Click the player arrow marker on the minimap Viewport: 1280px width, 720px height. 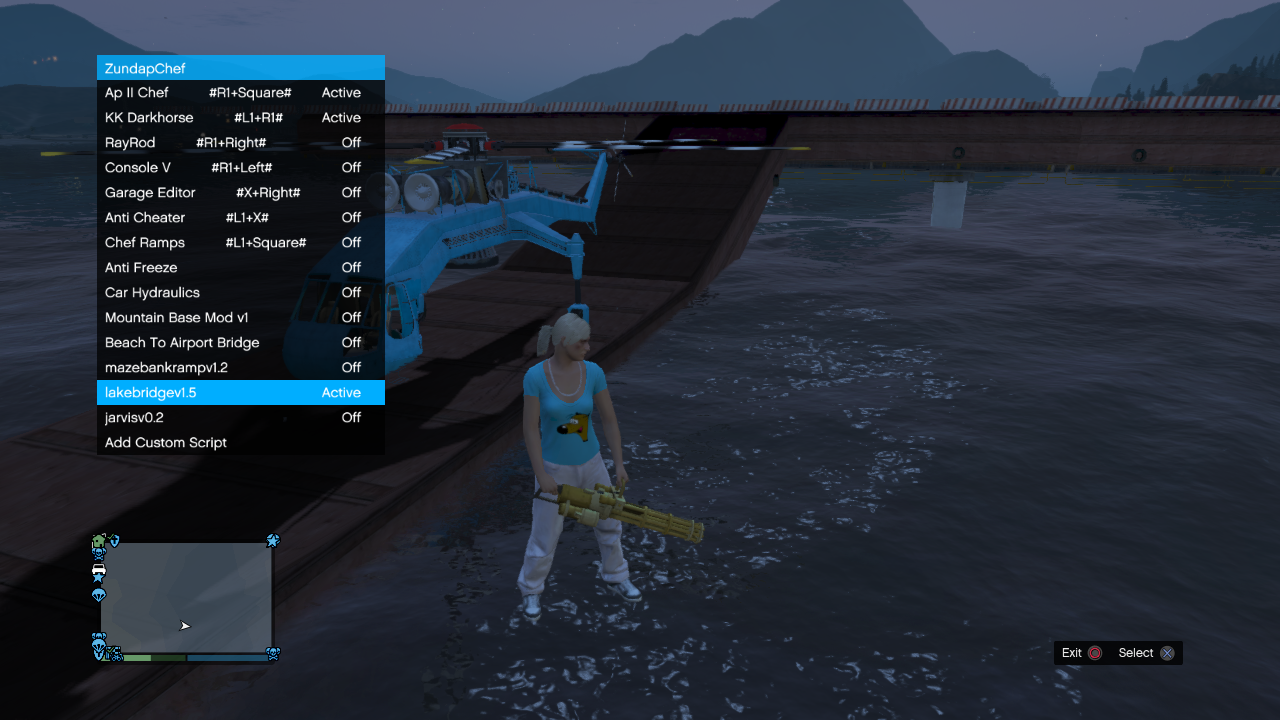click(x=184, y=625)
